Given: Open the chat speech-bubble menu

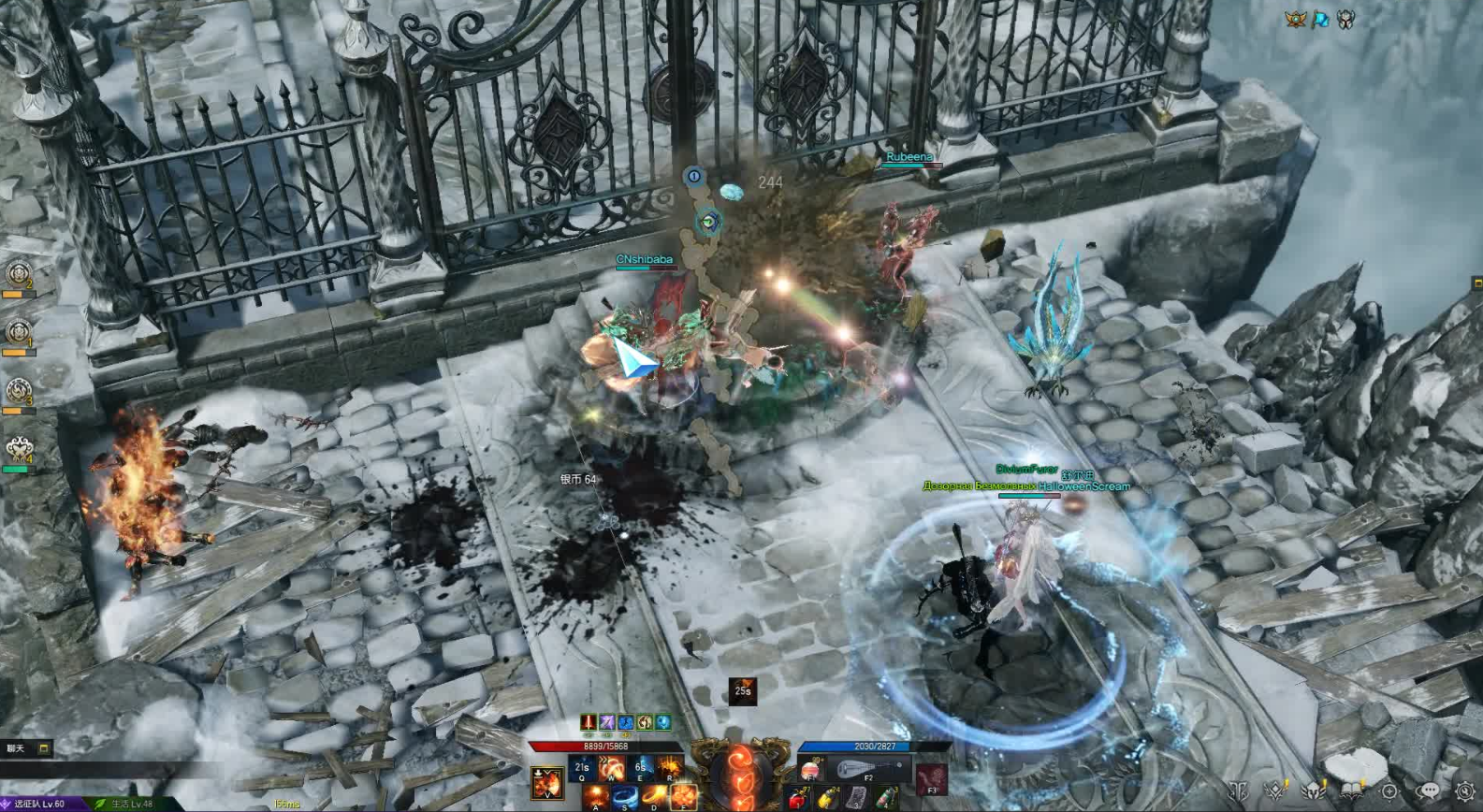Looking at the screenshot, I should [1428, 792].
